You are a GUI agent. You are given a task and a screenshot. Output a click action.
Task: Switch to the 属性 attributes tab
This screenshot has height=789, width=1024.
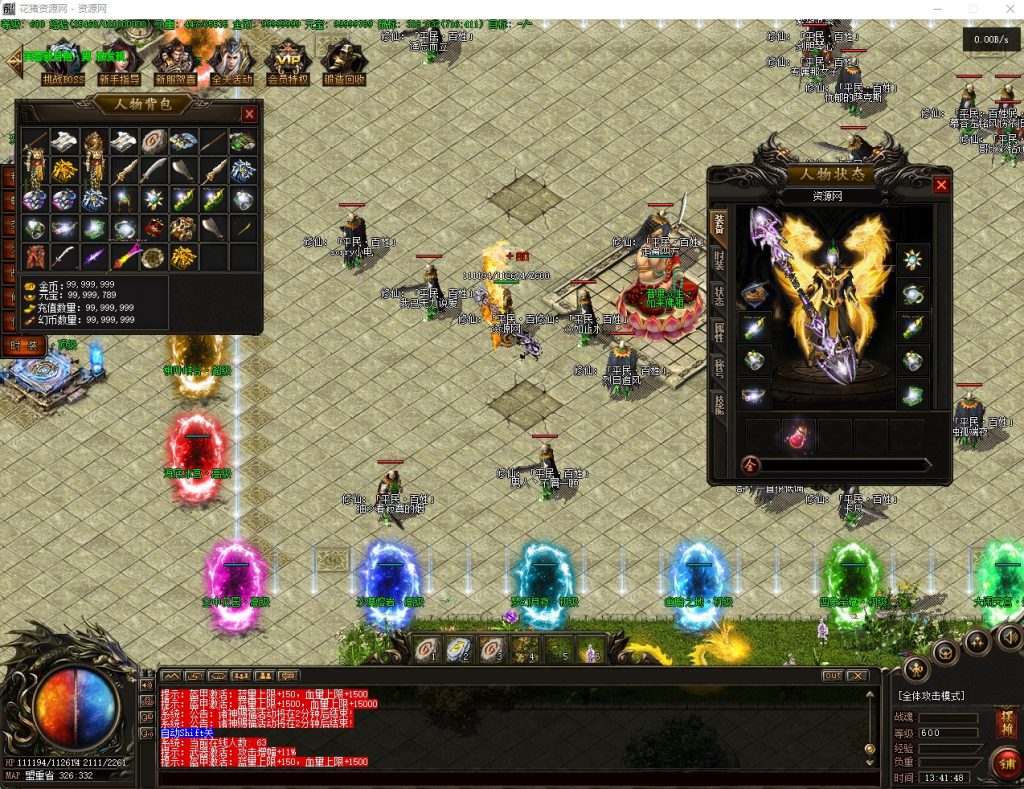[719, 333]
